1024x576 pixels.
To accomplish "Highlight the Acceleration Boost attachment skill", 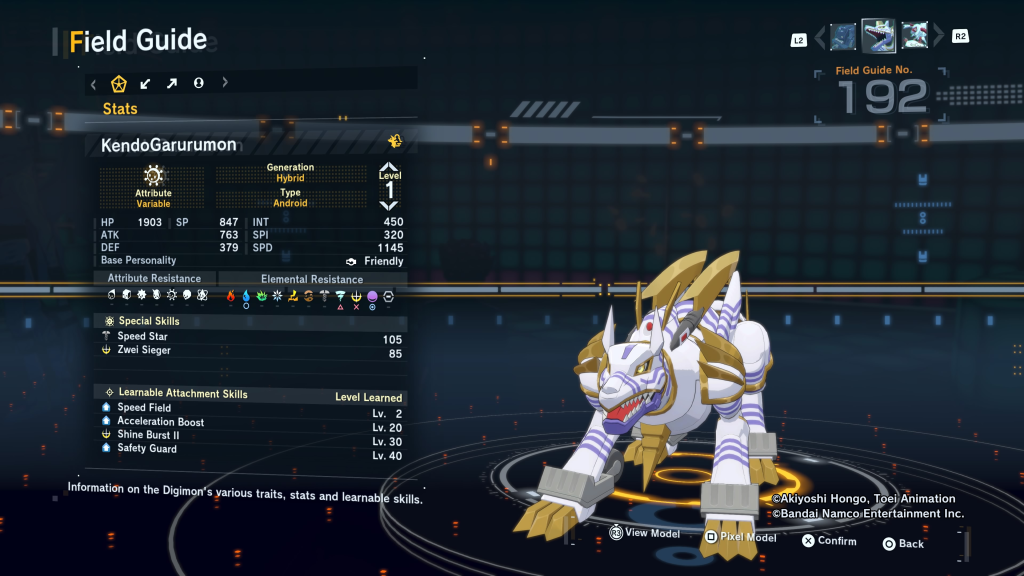I will click(x=250, y=422).
